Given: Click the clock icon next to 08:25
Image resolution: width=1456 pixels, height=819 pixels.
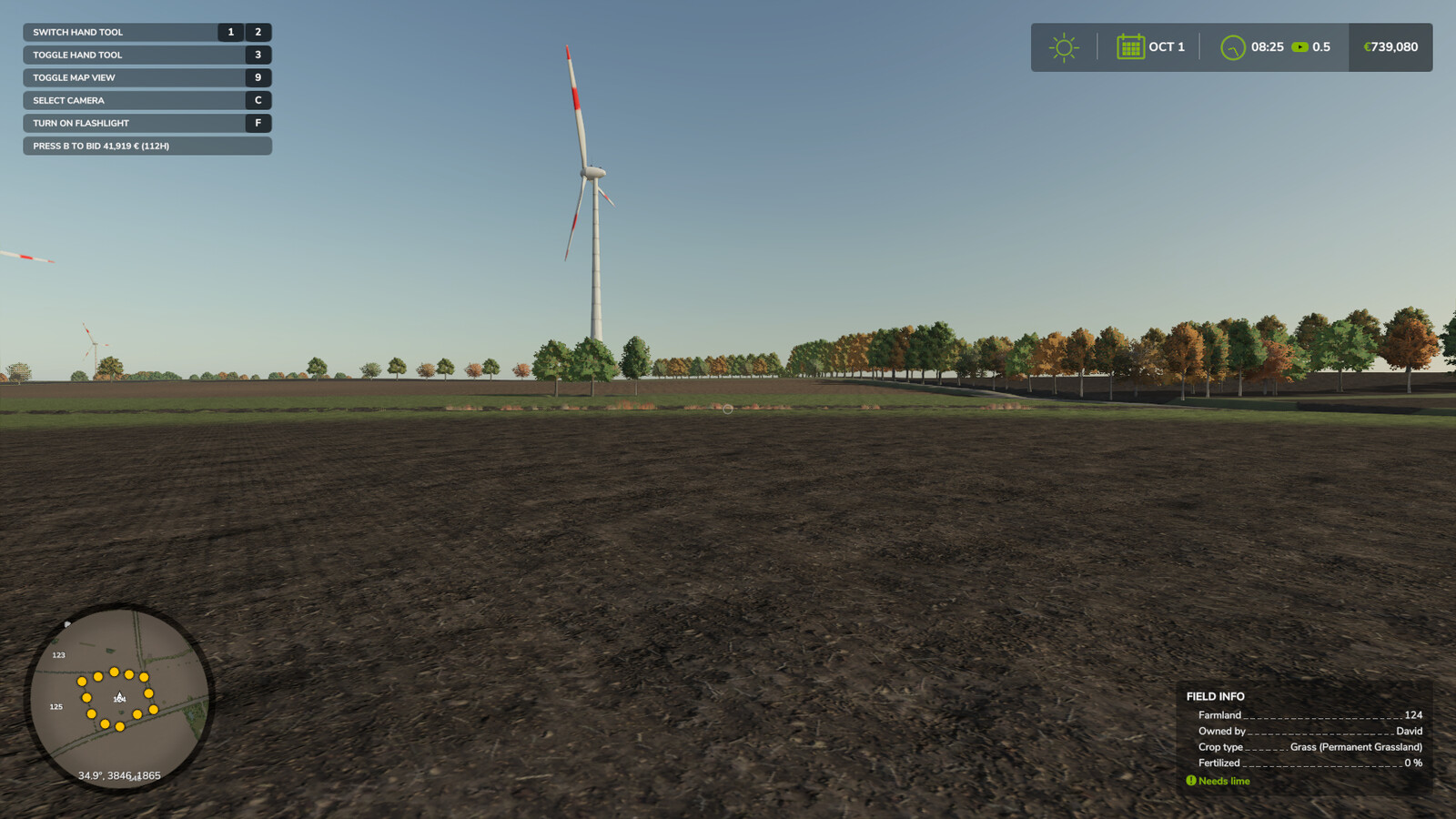Looking at the screenshot, I should [1234, 46].
